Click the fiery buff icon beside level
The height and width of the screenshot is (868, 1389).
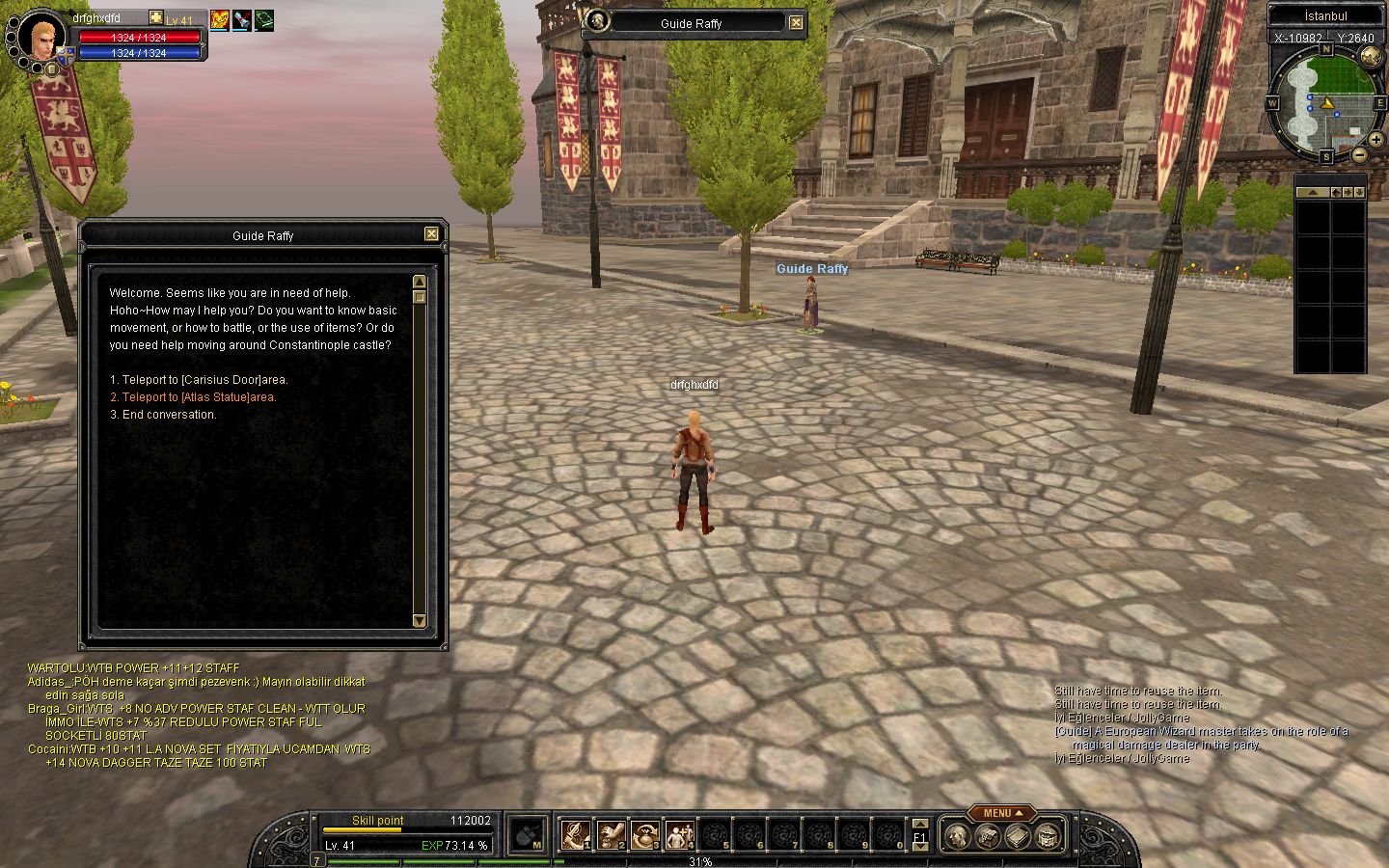219,19
